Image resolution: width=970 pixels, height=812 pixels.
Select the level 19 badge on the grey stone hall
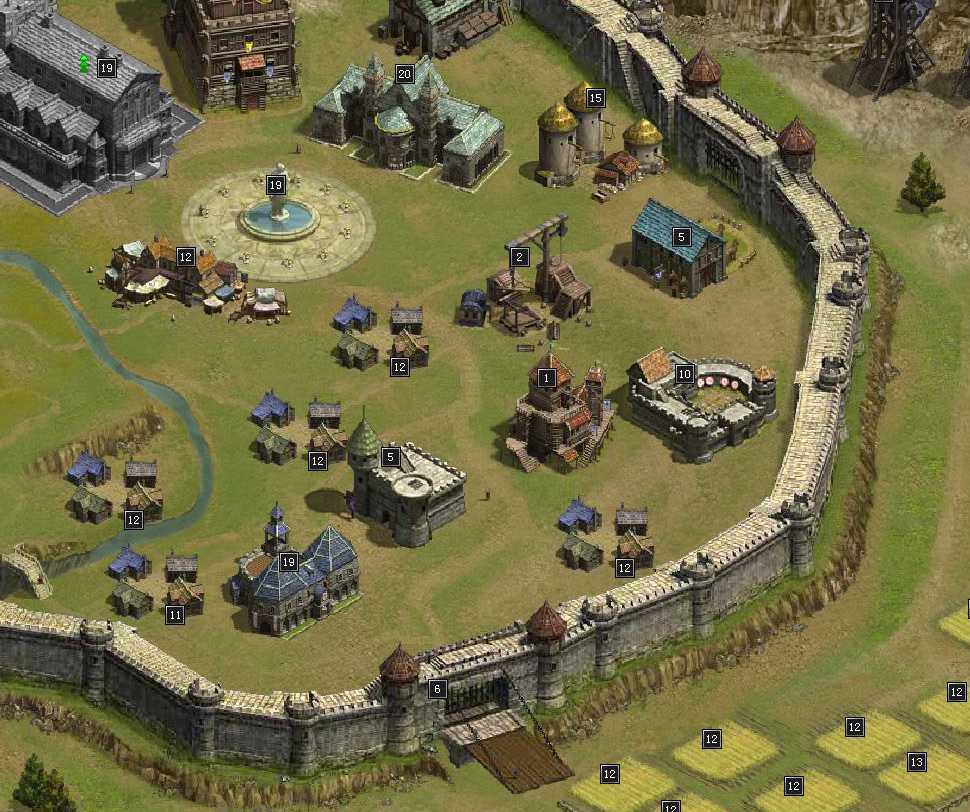106,68
